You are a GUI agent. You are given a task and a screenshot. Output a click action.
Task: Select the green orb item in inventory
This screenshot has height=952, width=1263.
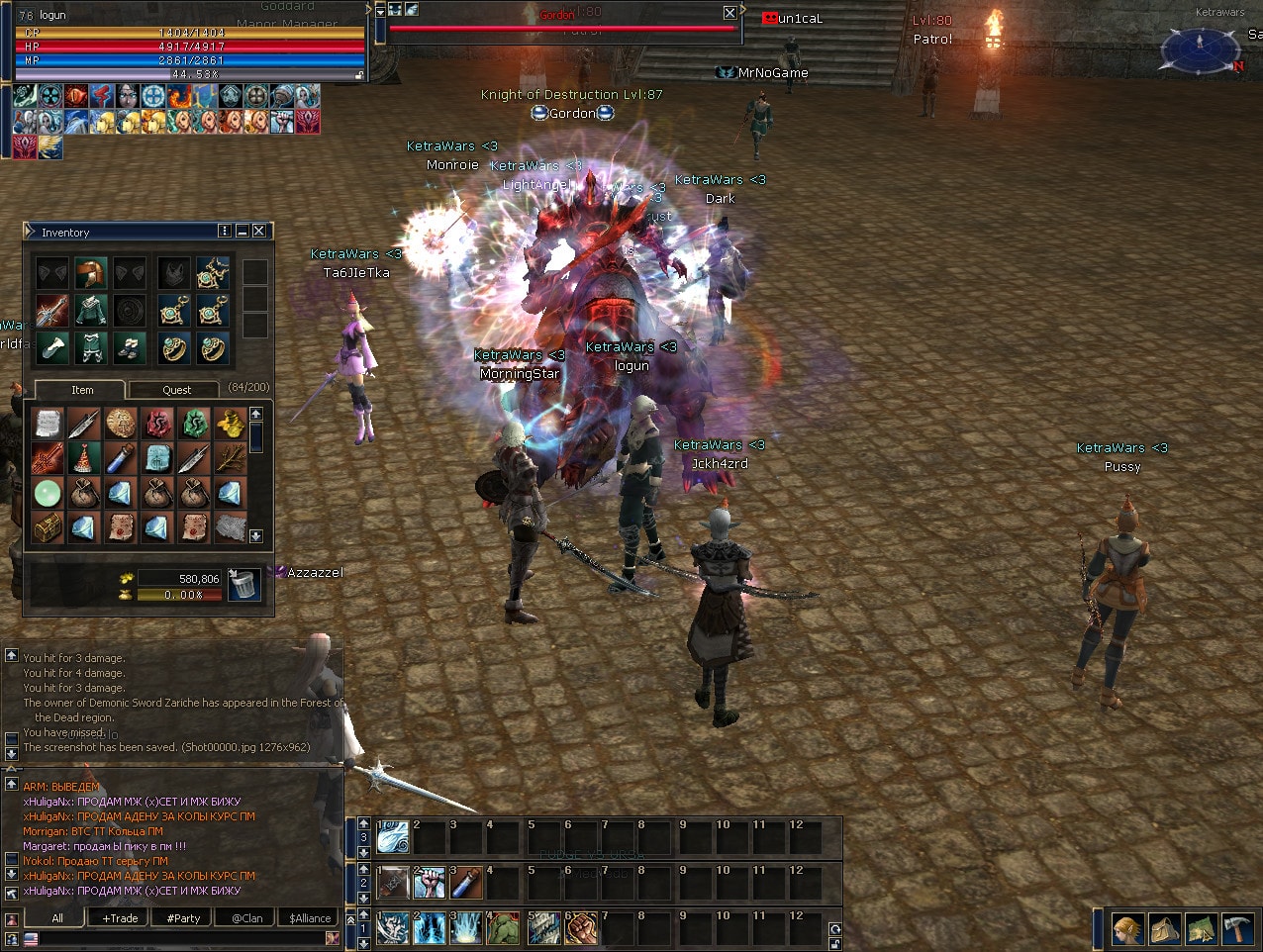click(x=47, y=493)
